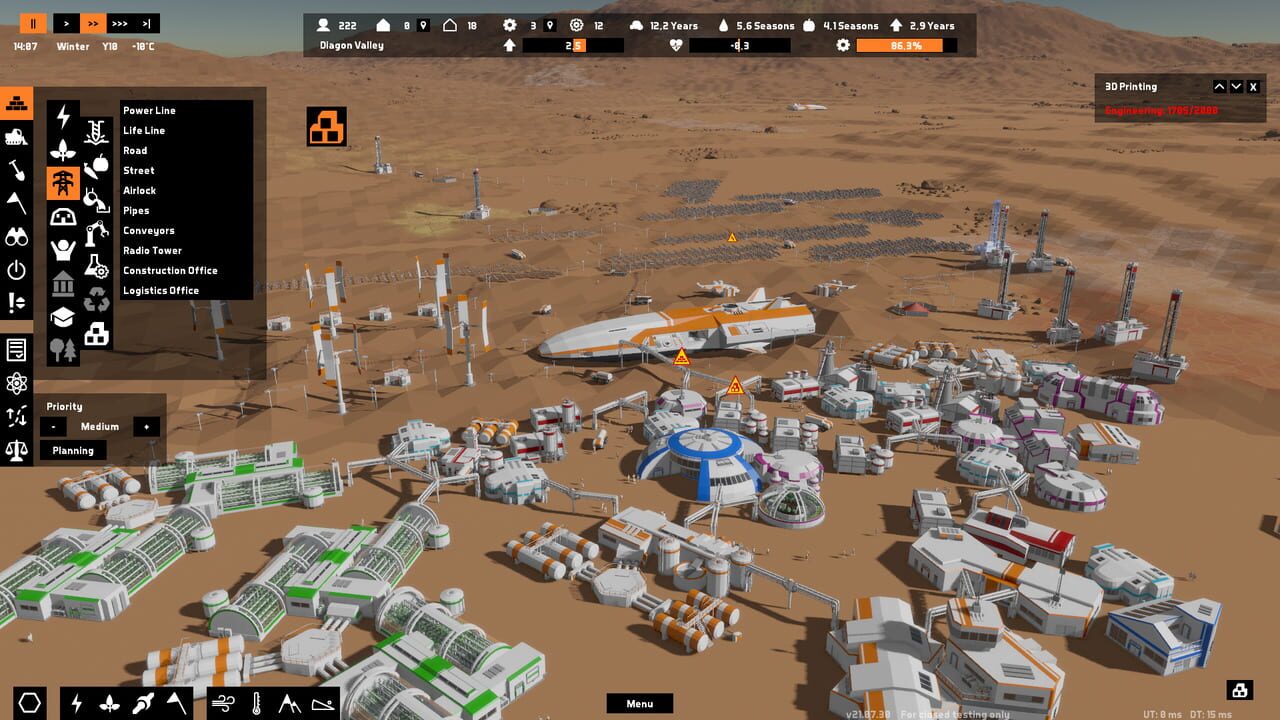Set game speed to triple arrows

[120, 23]
